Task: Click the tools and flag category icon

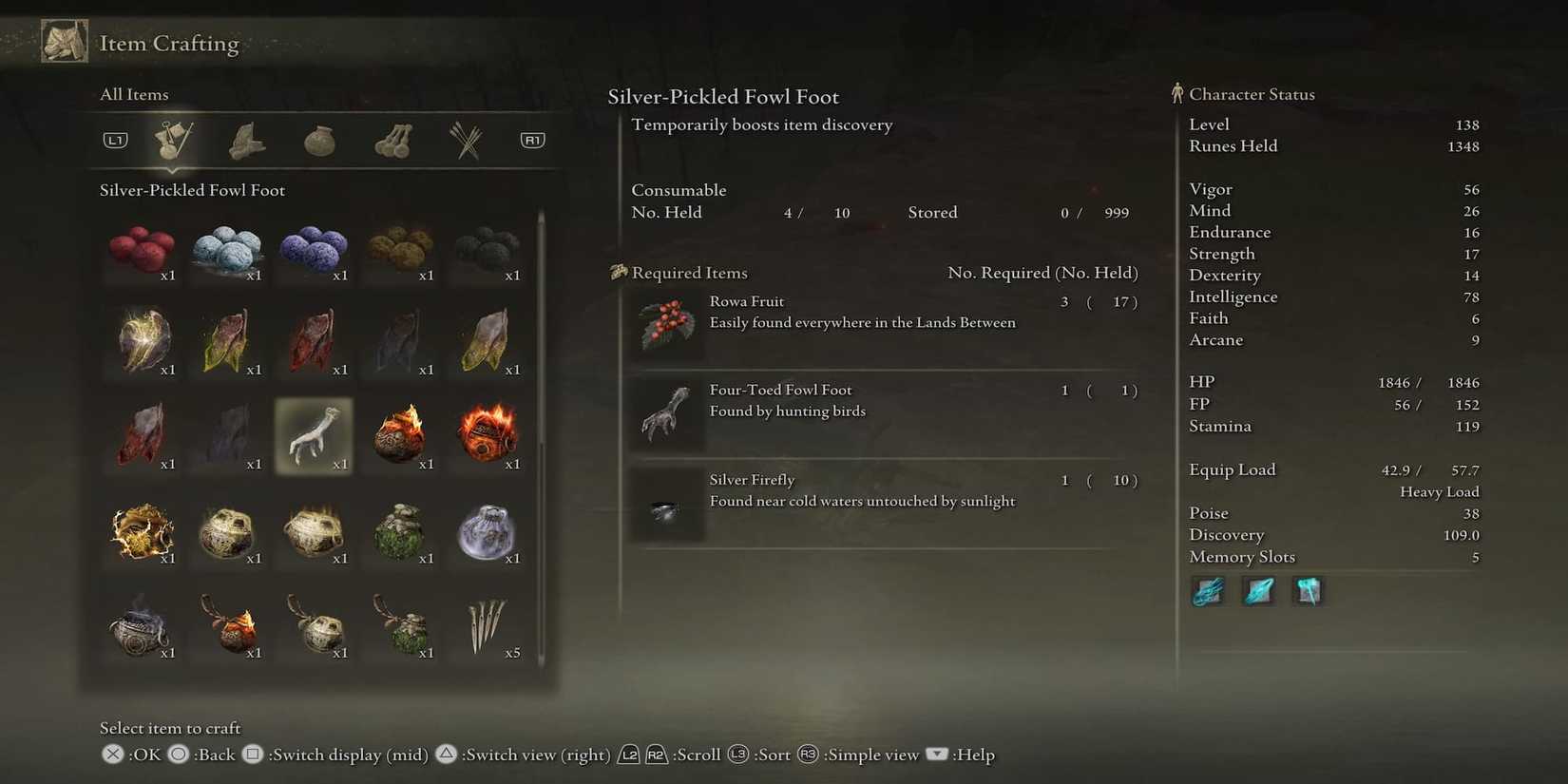Action: pyautogui.click(x=174, y=141)
